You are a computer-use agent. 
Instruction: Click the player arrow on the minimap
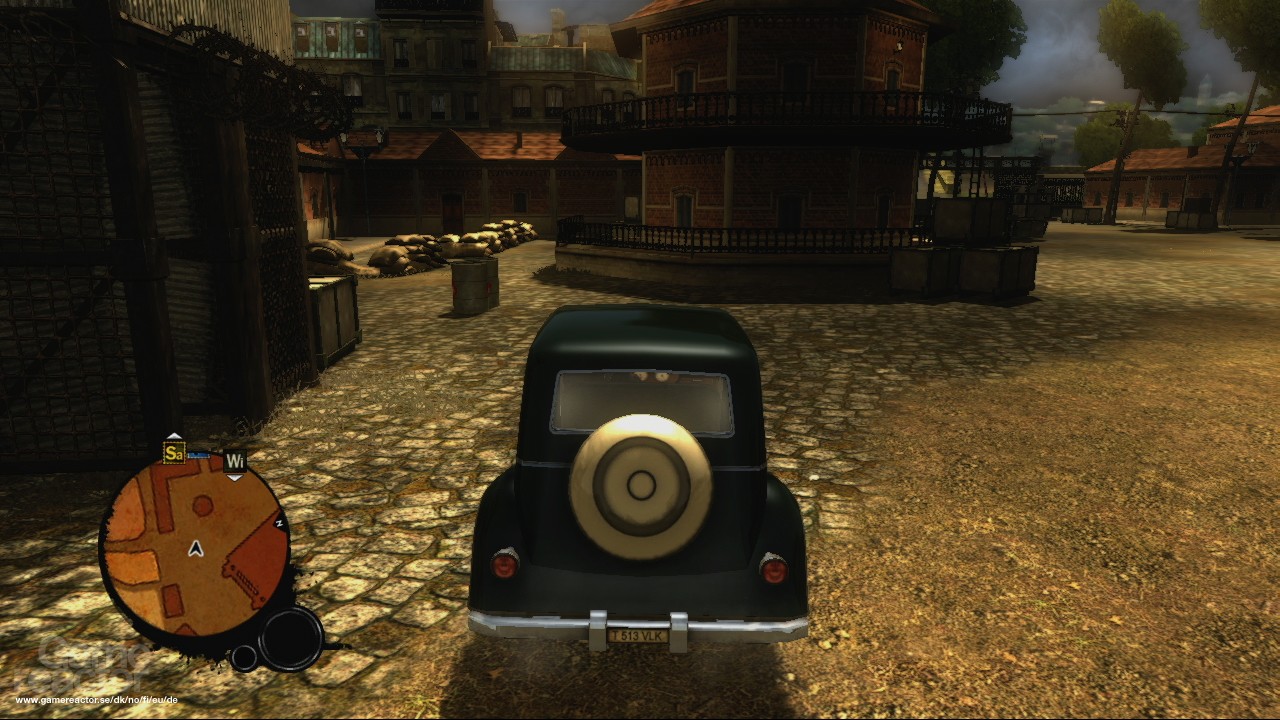pos(194,550)
